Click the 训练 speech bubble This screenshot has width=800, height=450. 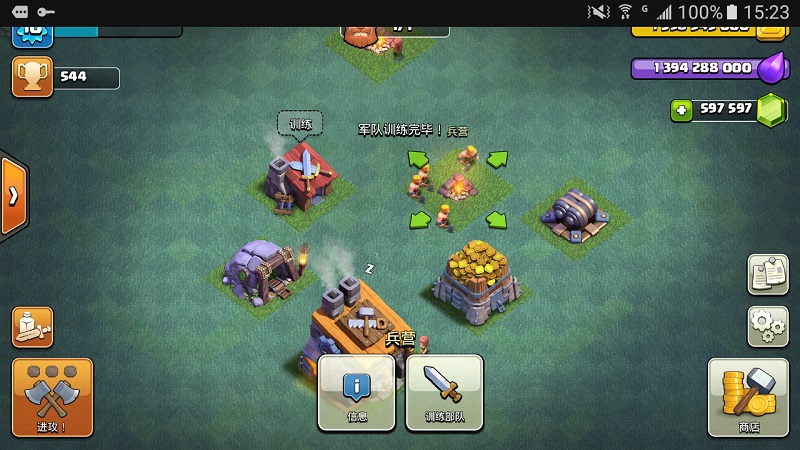coord(300,125)
